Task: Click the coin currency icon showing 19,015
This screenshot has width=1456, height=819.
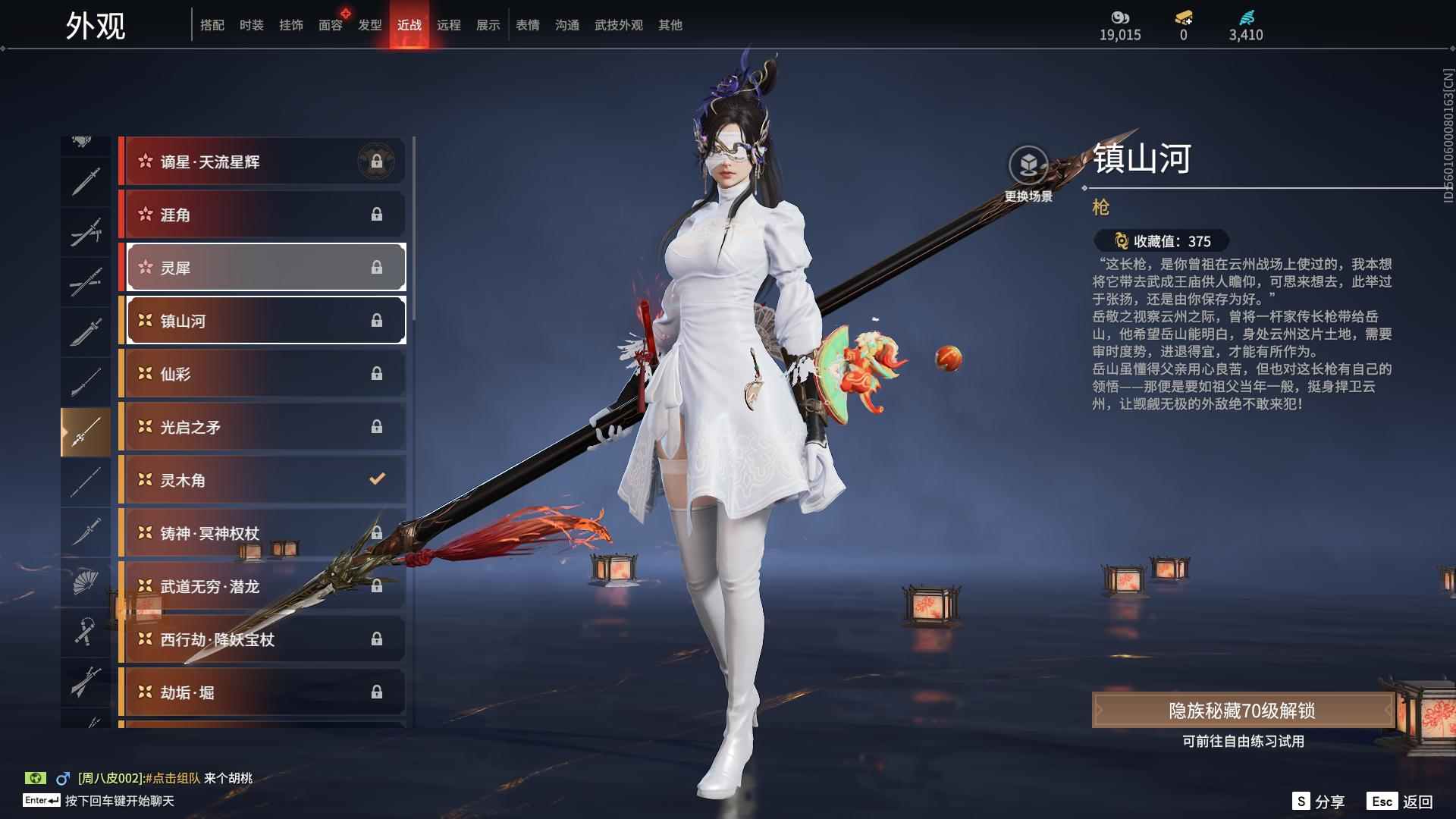Action: 1122,17
